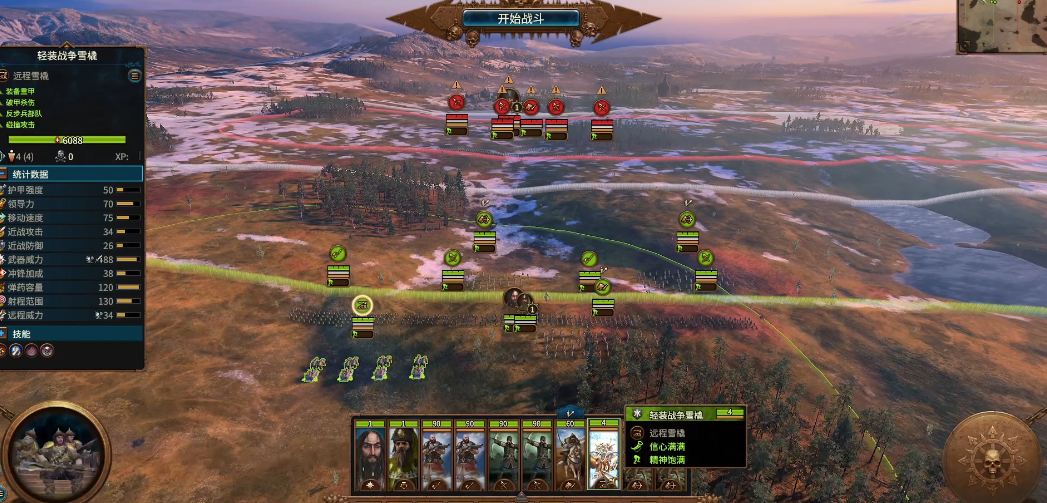Toggle the 技能 abilities section header

click(x=72, y=333)
